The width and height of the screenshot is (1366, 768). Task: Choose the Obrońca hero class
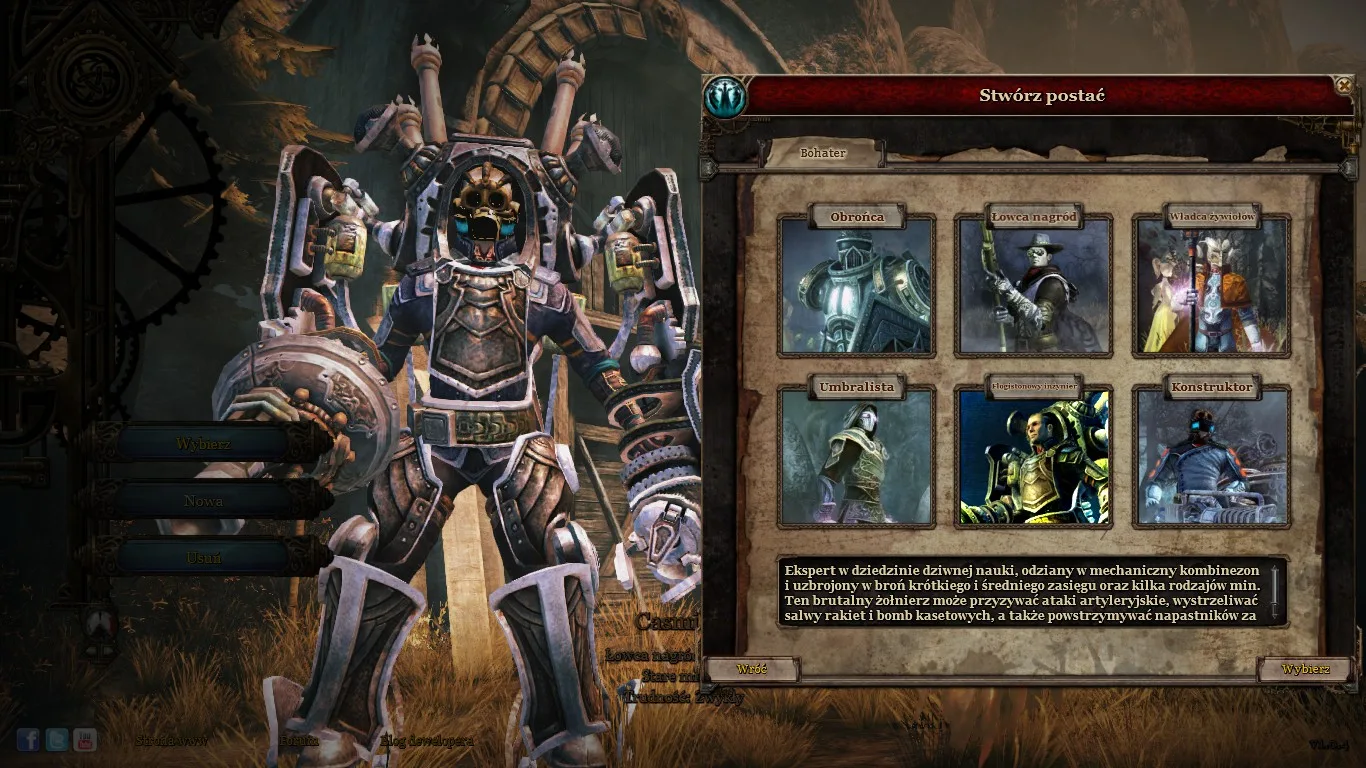(x=856, y=285)
